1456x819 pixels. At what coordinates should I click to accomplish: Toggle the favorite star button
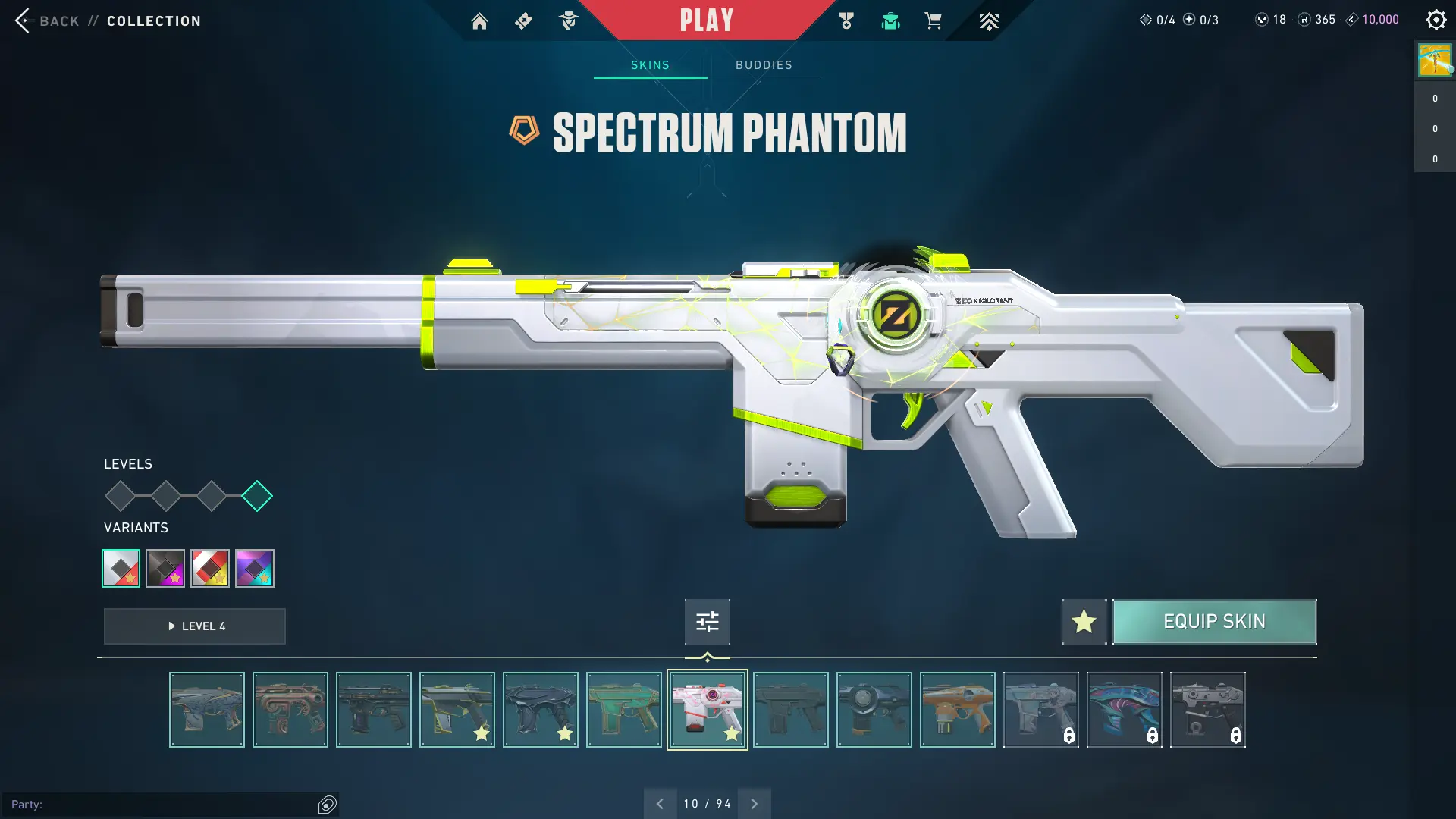[x=1084, y=622]
